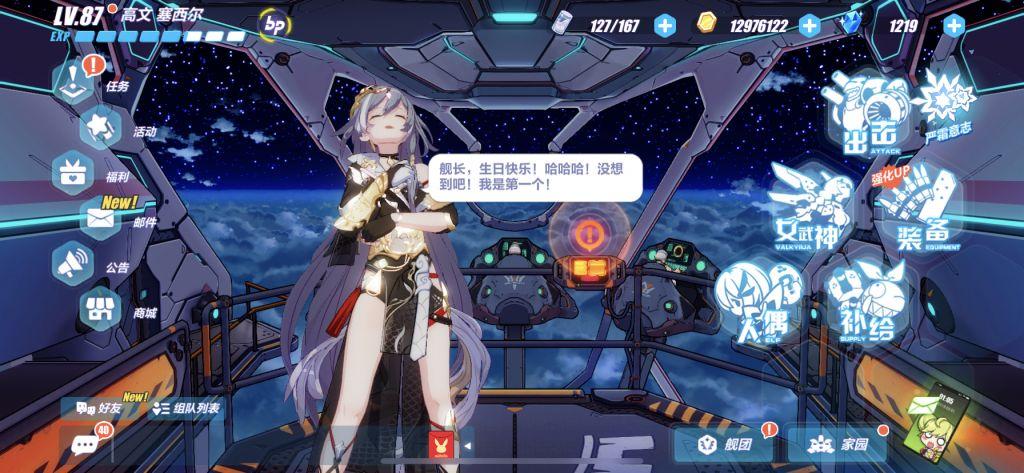Viewport: 1024px width, 473px height.
Task: Add crystals with the plus button
Action: (x=953, y=26)
